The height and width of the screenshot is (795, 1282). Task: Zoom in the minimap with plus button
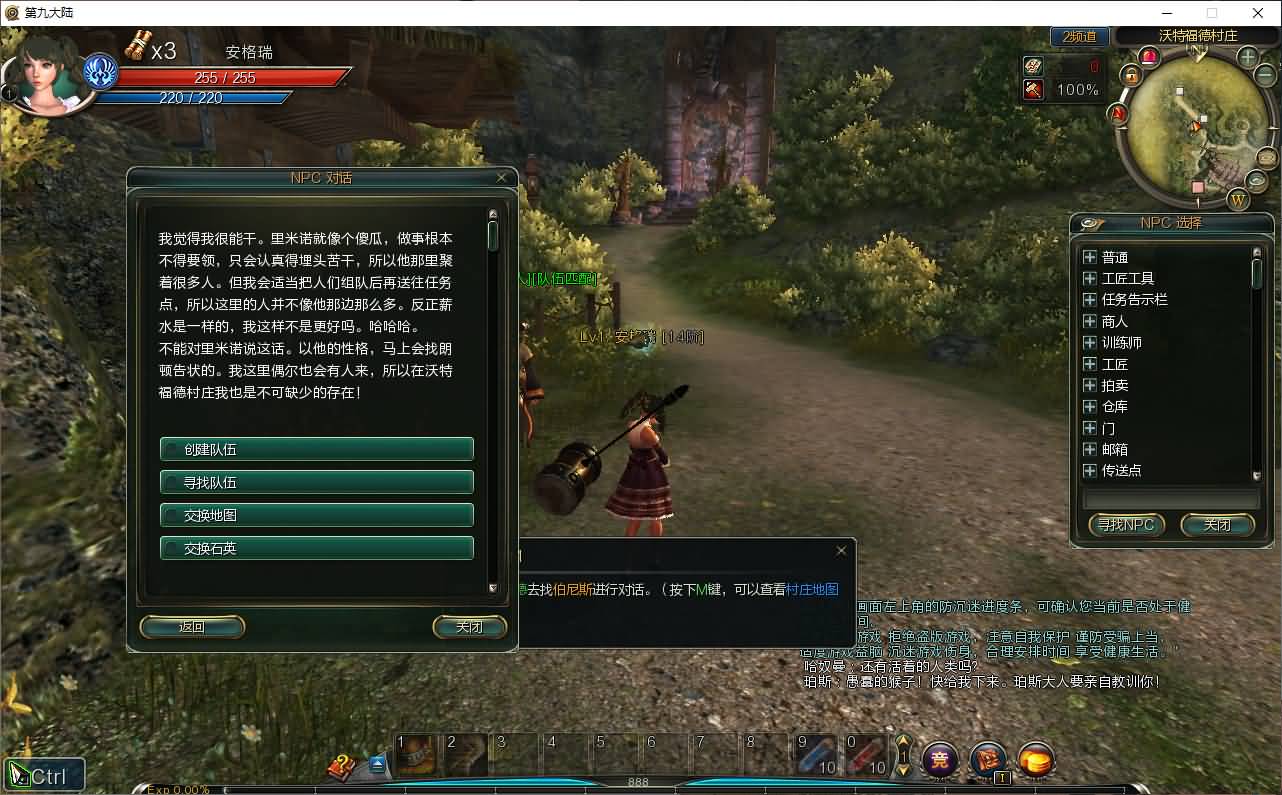[1248, 57]
